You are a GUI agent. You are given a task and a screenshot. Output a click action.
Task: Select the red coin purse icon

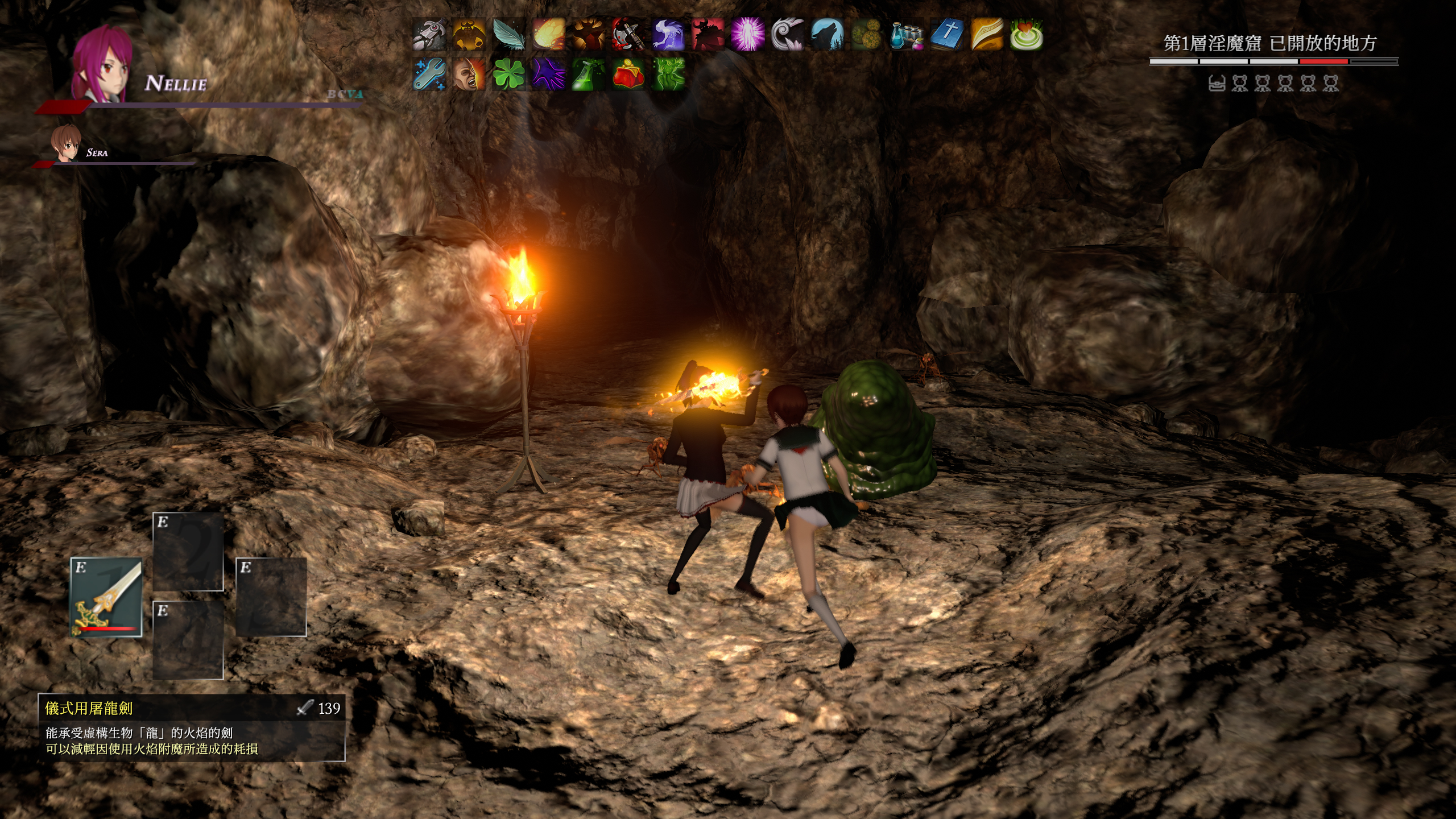coord(628,74)
